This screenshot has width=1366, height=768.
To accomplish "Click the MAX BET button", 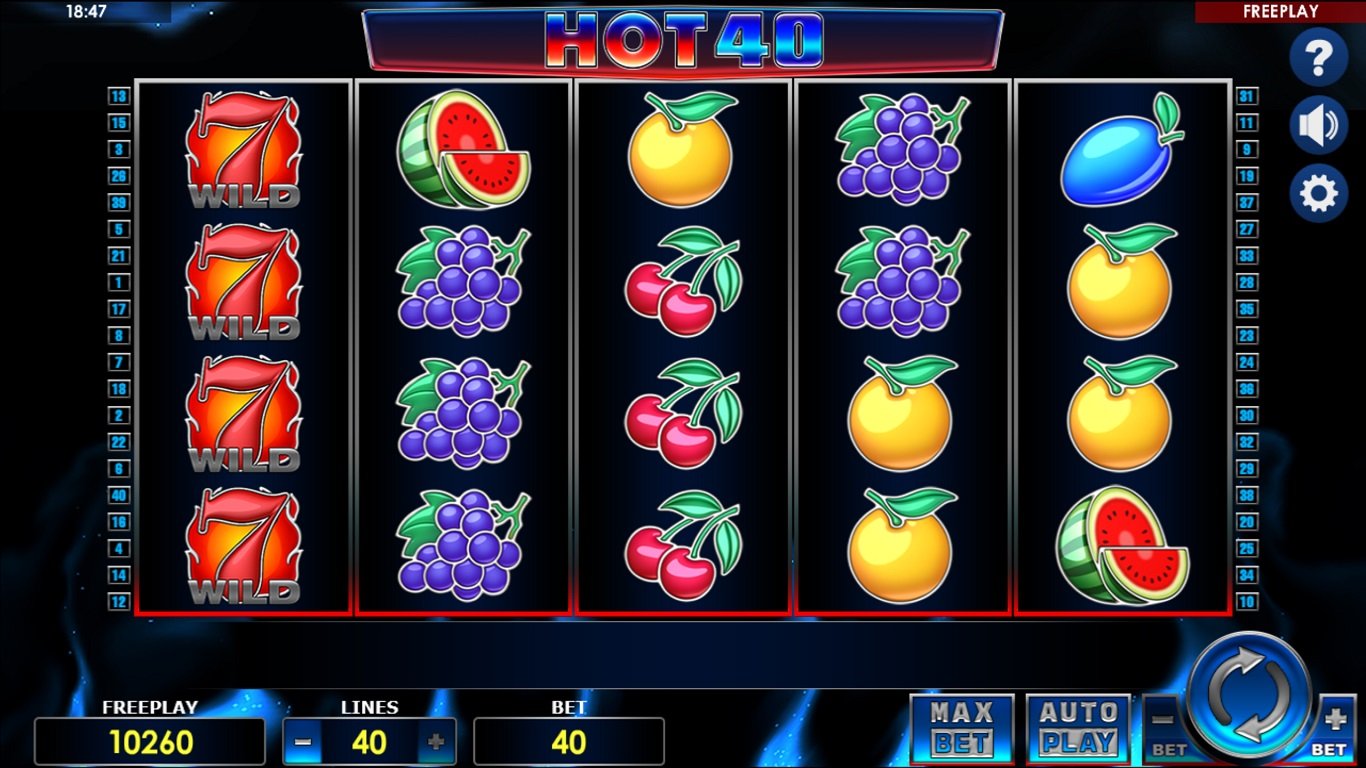I will click(962, 728).
